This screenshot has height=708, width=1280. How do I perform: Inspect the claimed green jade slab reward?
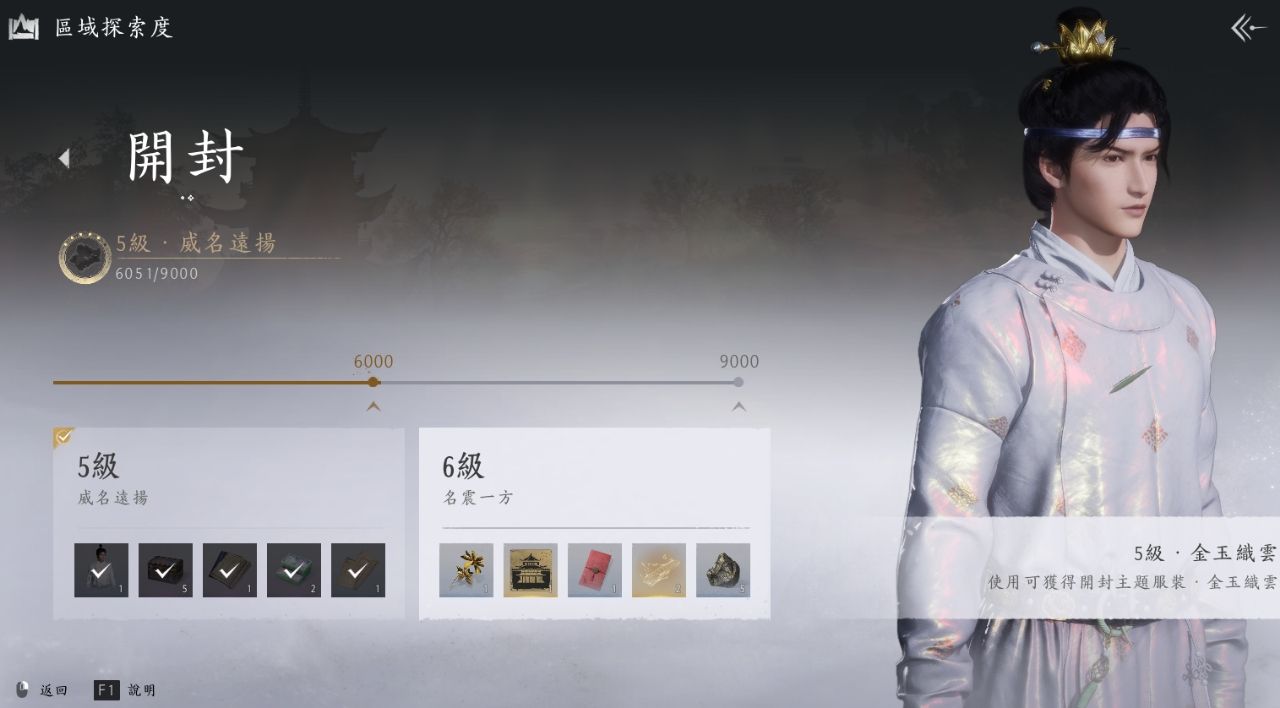293,570
